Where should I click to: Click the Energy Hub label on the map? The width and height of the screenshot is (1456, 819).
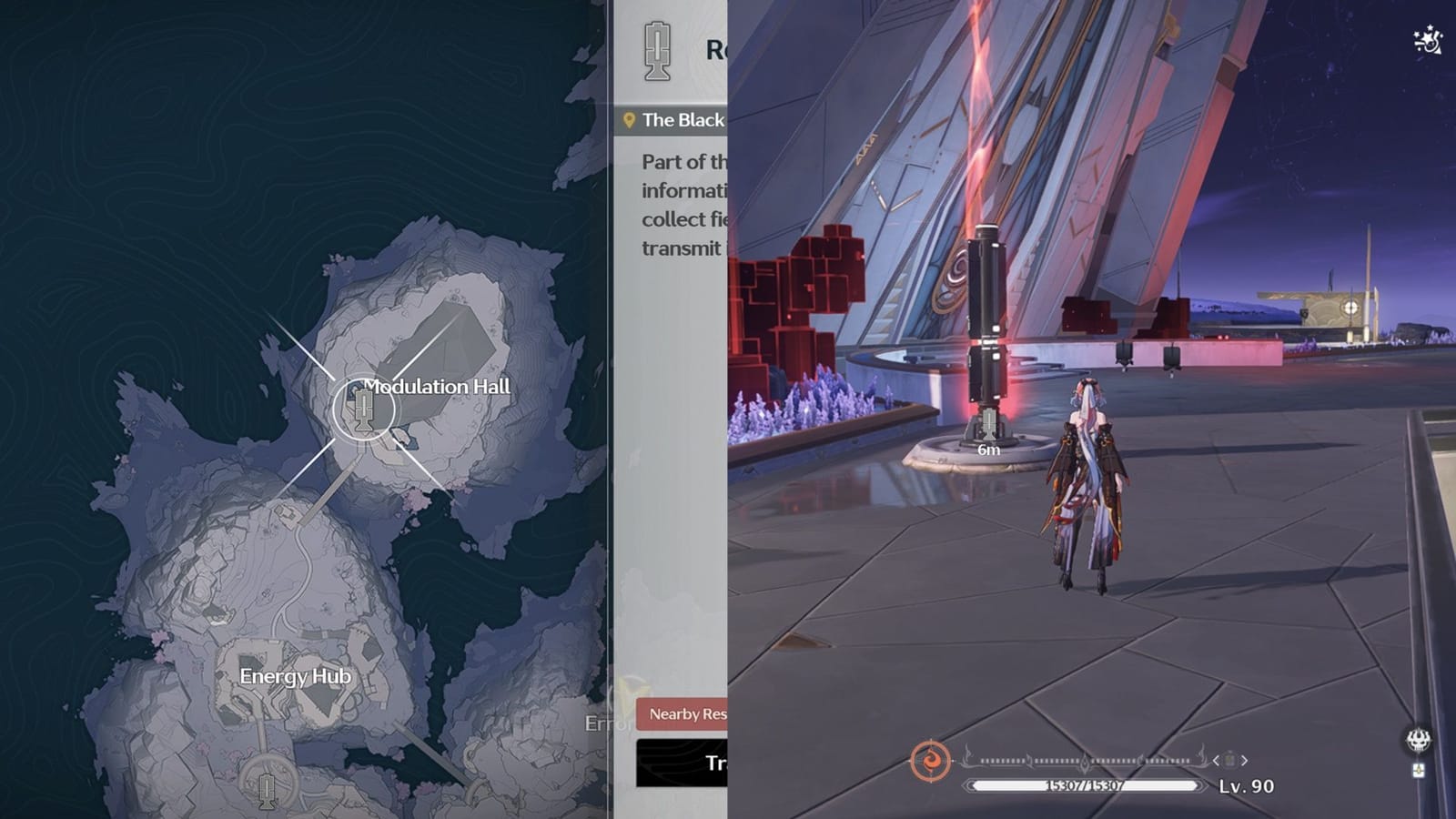[x=294, y=677]
